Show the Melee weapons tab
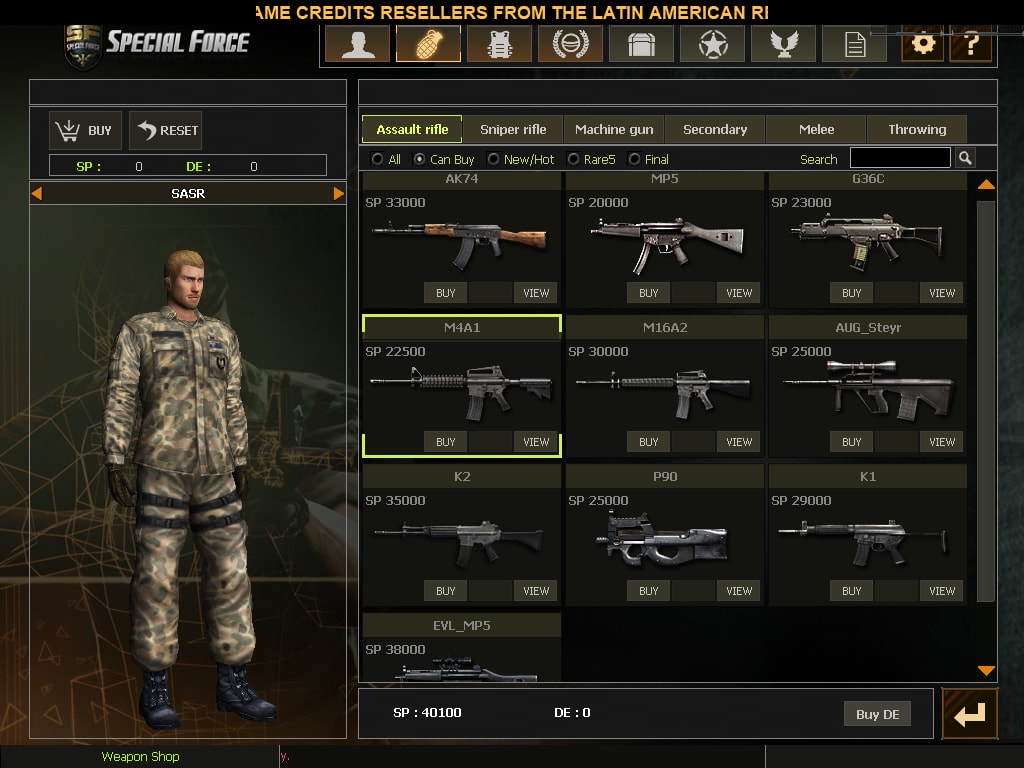This screenshot has height=768, width=1024. pos(816,129)
